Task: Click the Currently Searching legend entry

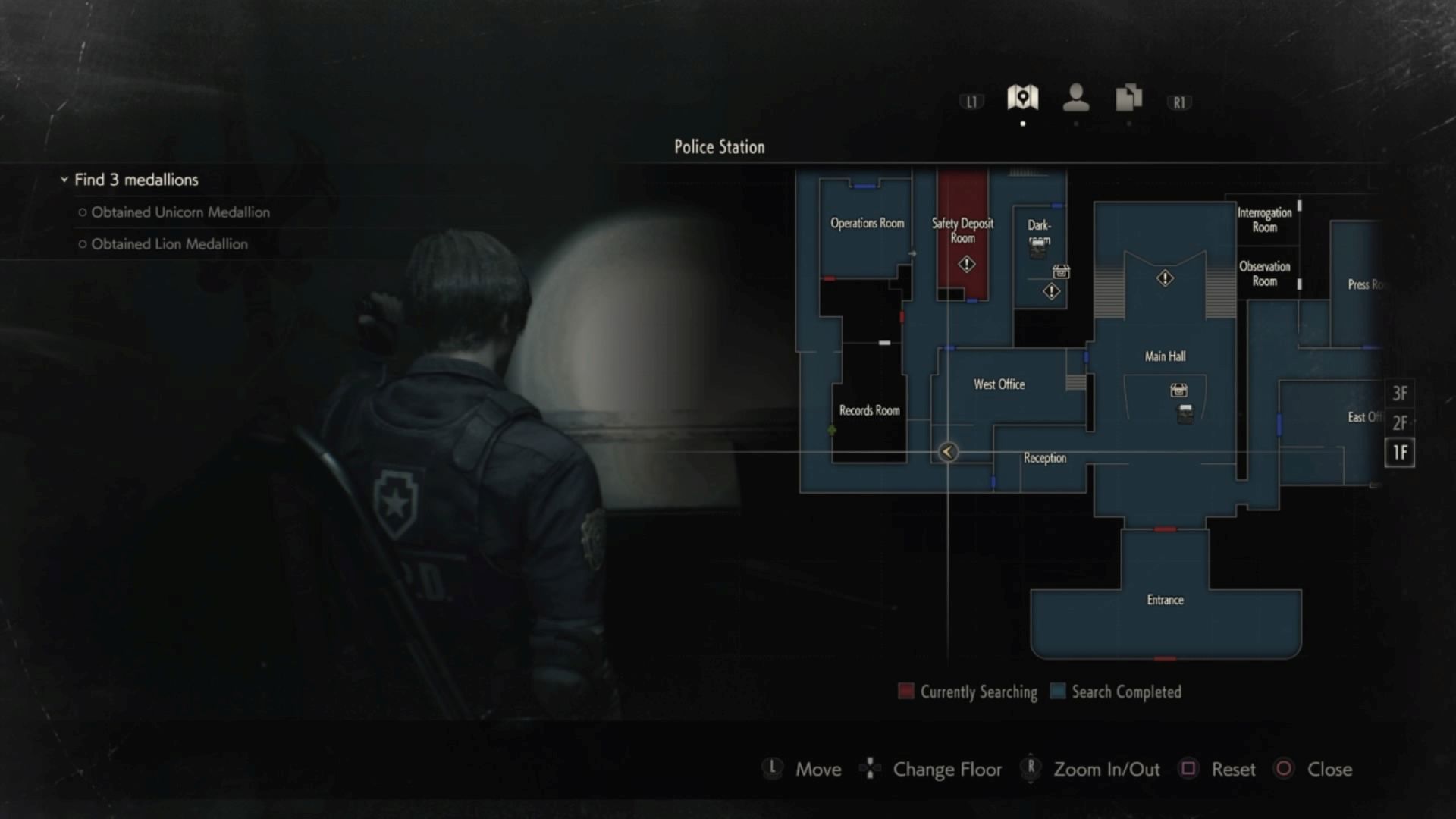Action: click(968, 692)
